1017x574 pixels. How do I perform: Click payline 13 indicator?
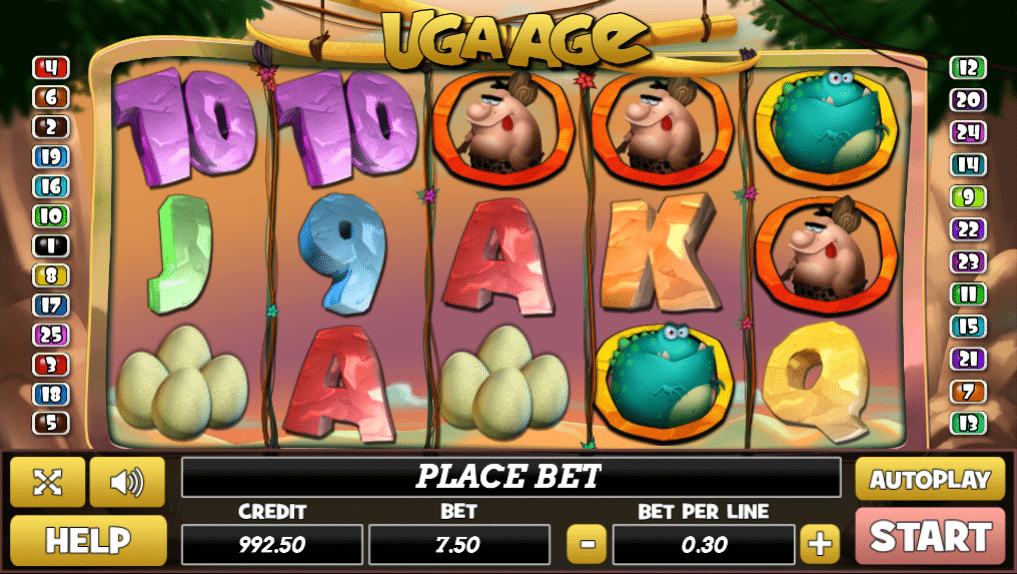[967, 423]
